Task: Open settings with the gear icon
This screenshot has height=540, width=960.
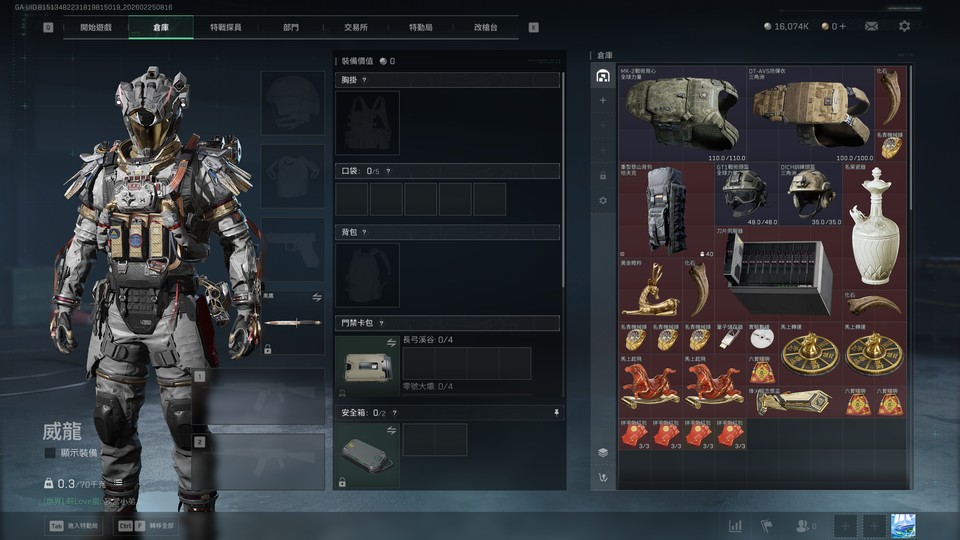Action: (904, 26)
